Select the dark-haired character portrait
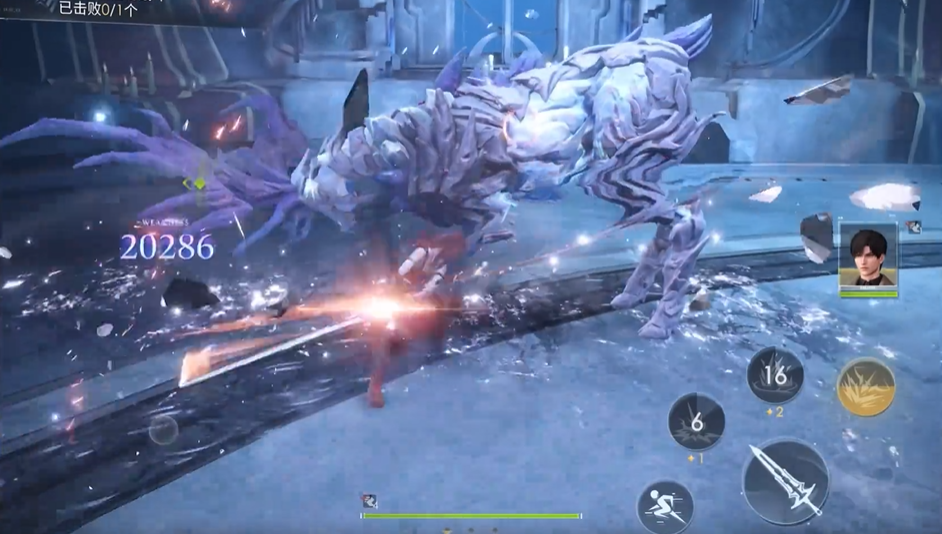Viewport: 942px width, 534px height. (x=868, y=258)
